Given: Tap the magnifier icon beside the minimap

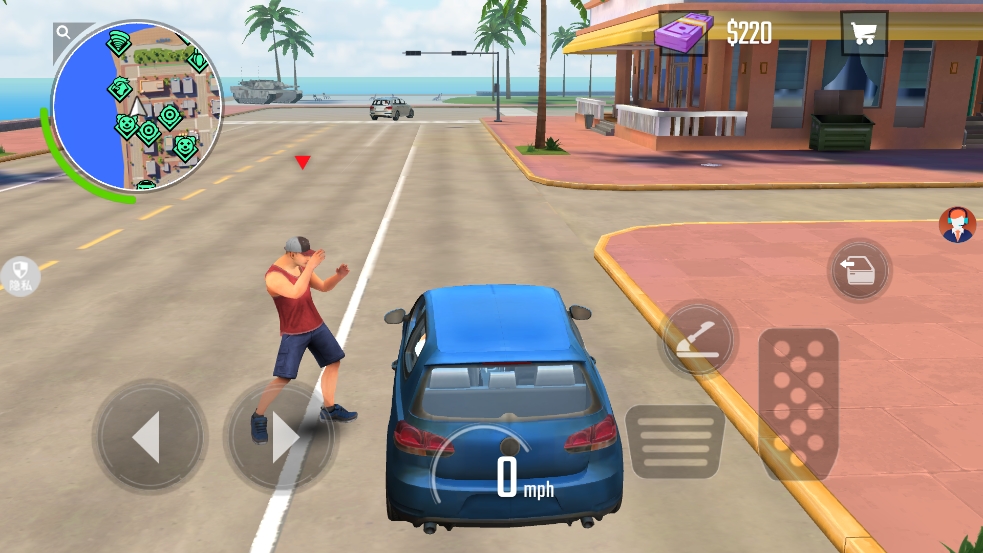Looking at the screenshot, I should point(64,33).
